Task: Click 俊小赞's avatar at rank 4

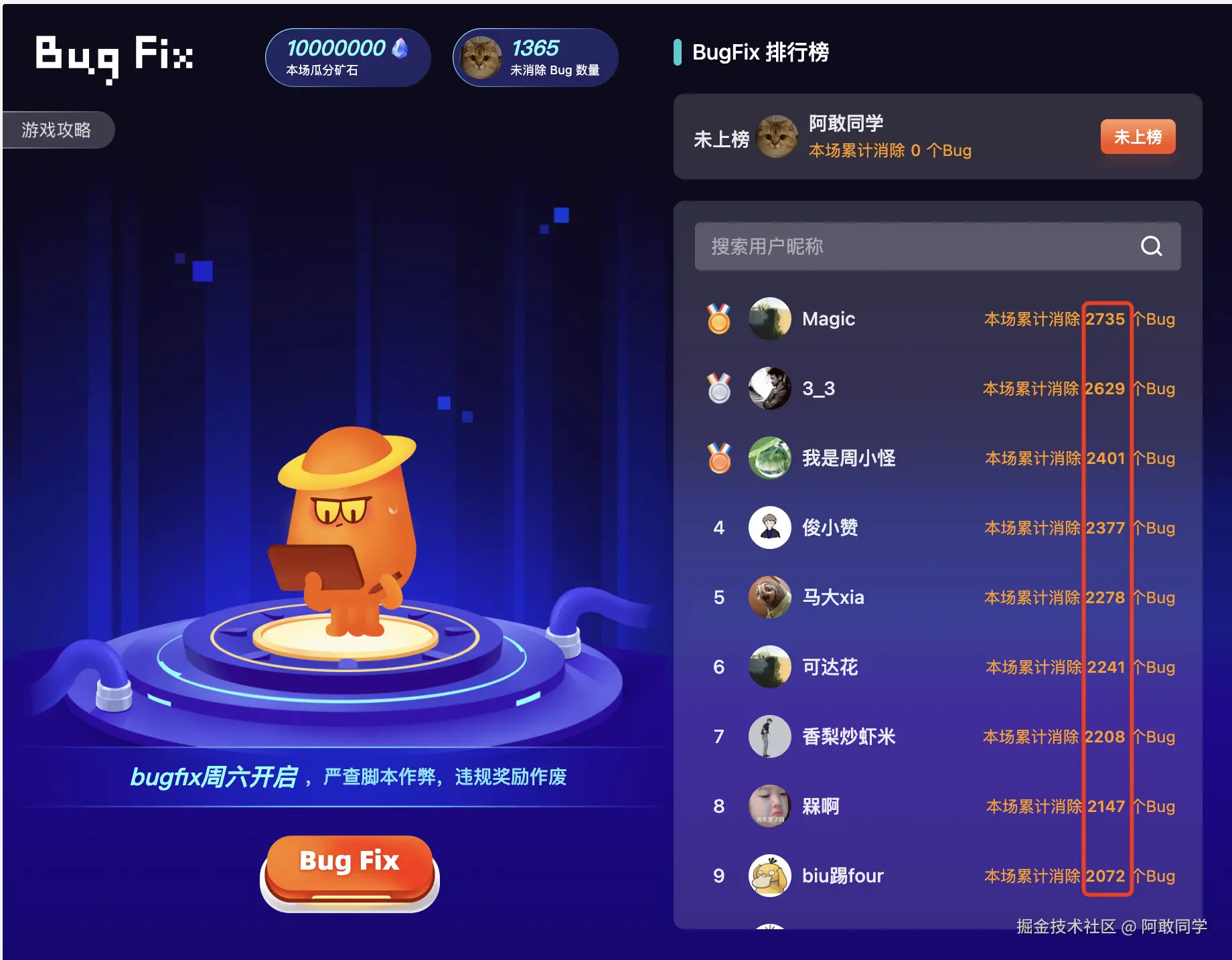Action: 769,528
